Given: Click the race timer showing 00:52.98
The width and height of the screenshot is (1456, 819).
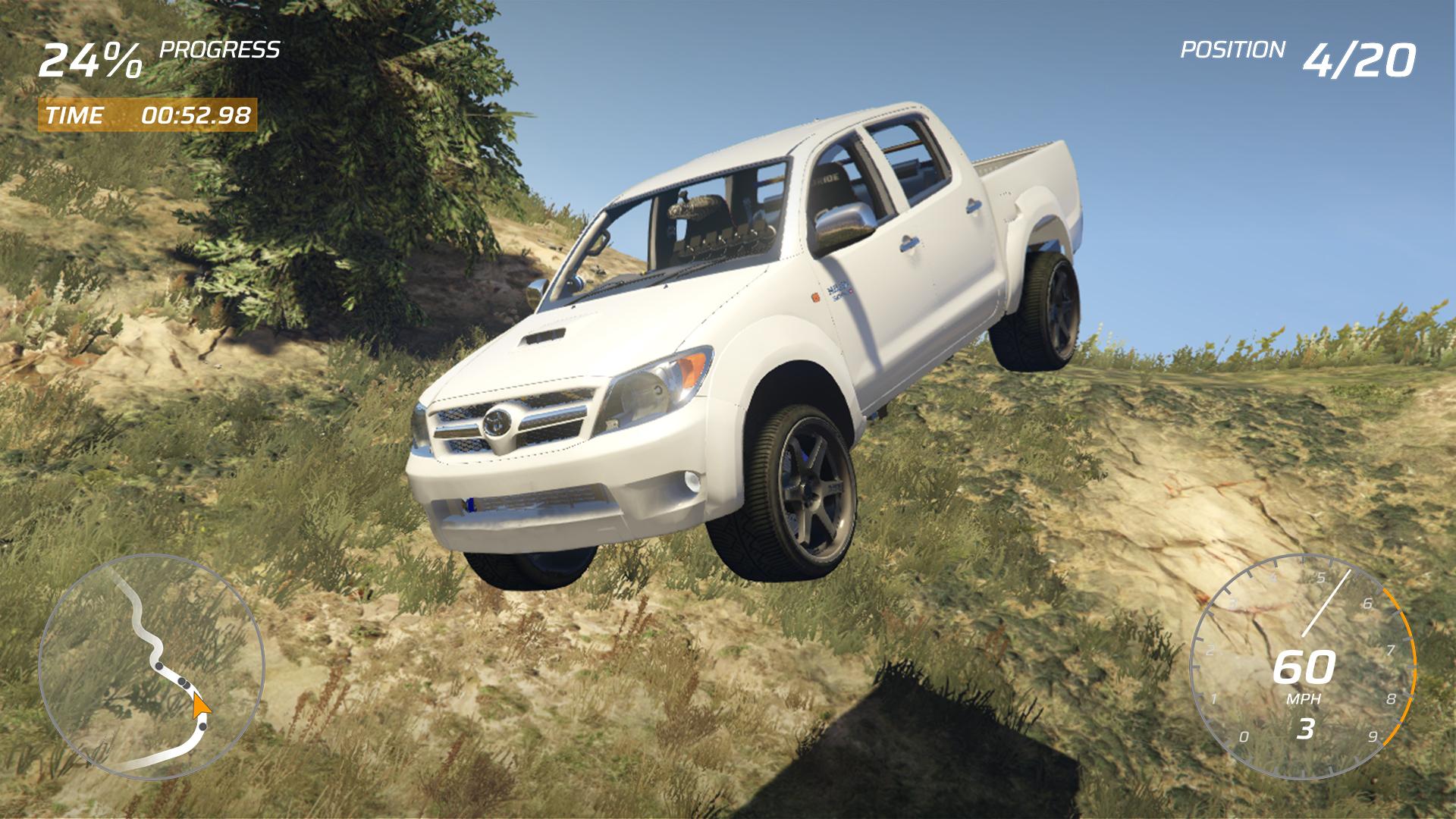Looking at the screenshot, I should coord(196,115).
